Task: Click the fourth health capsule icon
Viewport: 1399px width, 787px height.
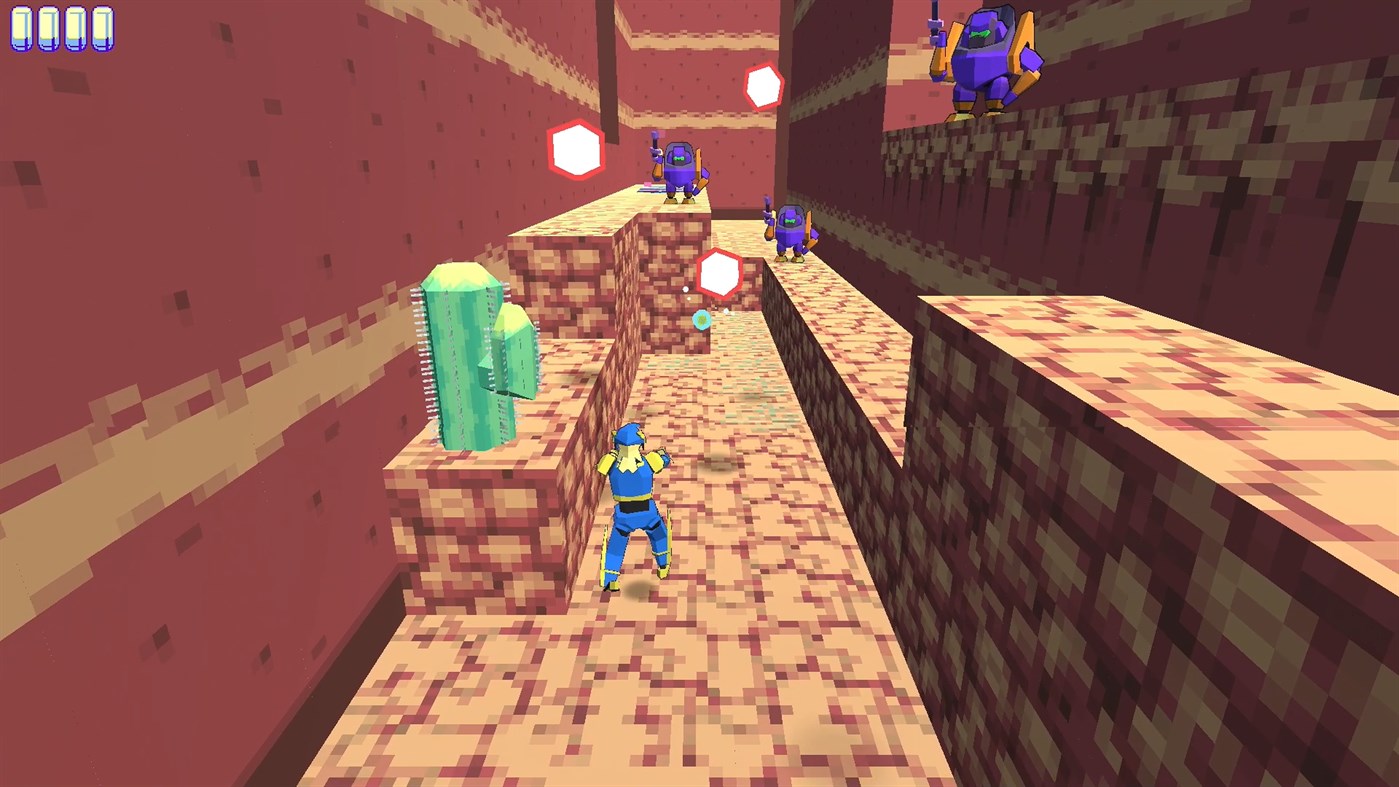Action: (100, 29)
